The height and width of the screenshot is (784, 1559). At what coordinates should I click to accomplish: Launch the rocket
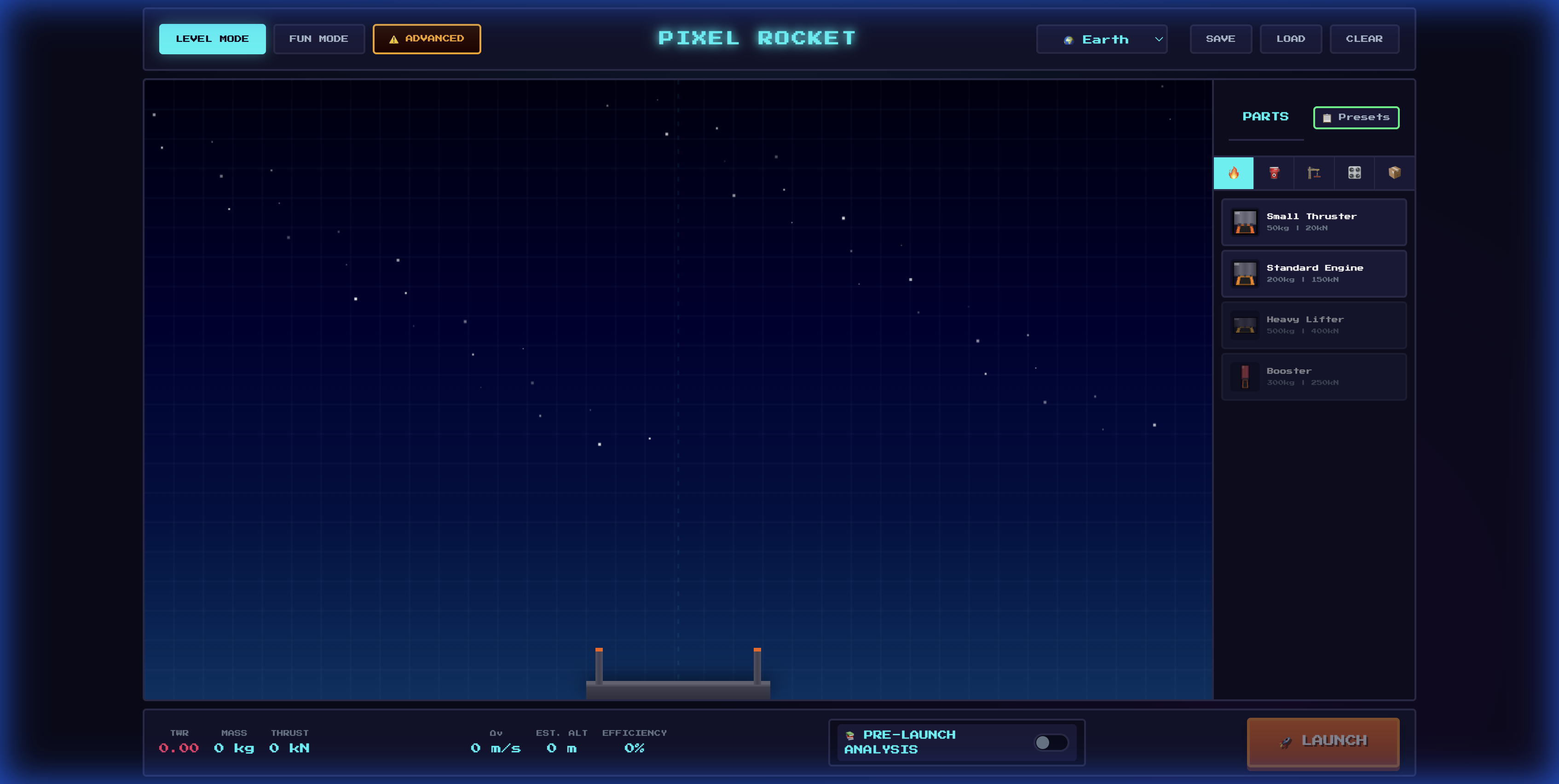1322,741
